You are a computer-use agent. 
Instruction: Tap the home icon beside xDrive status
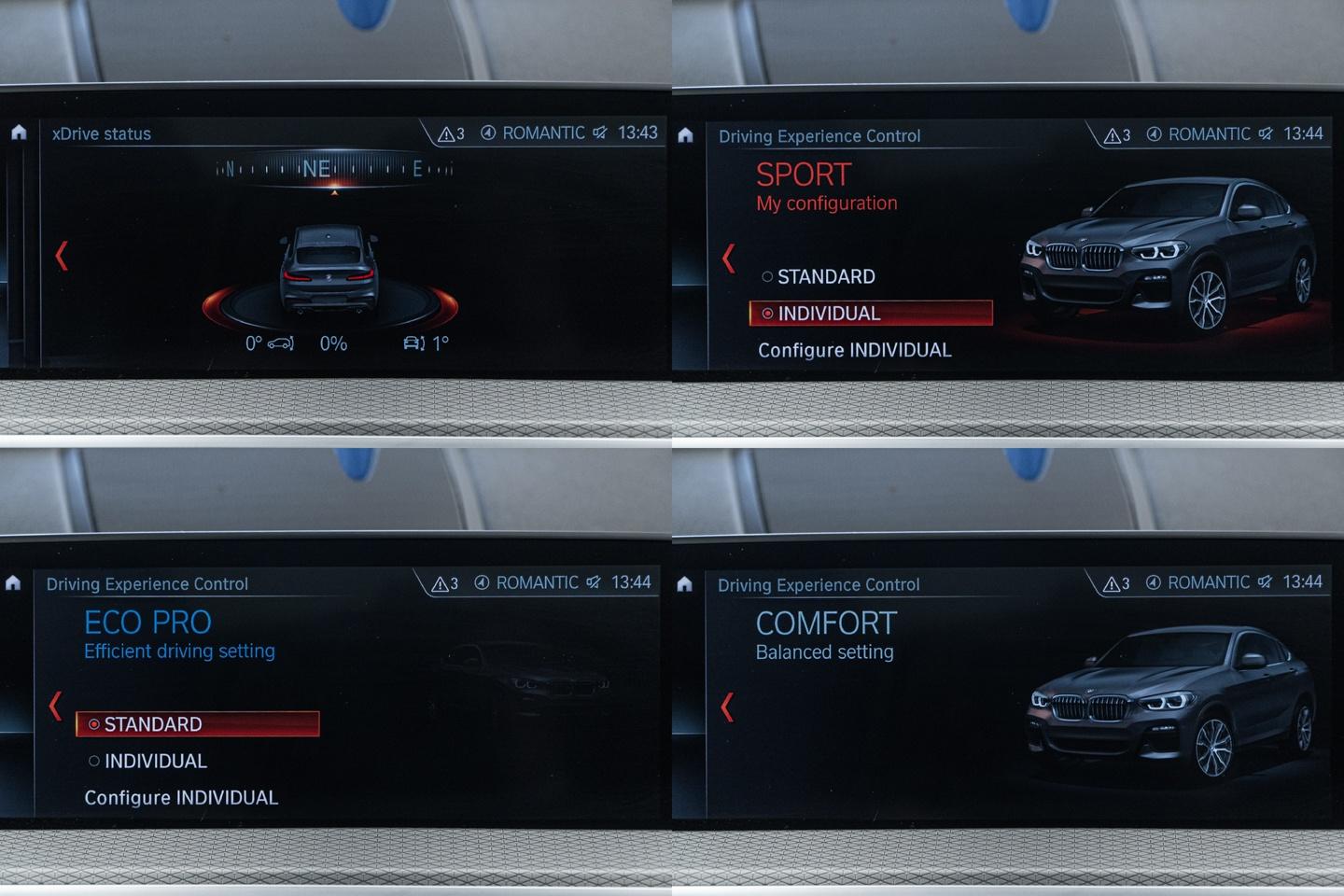pyautogui.click(x=19, y=133)
